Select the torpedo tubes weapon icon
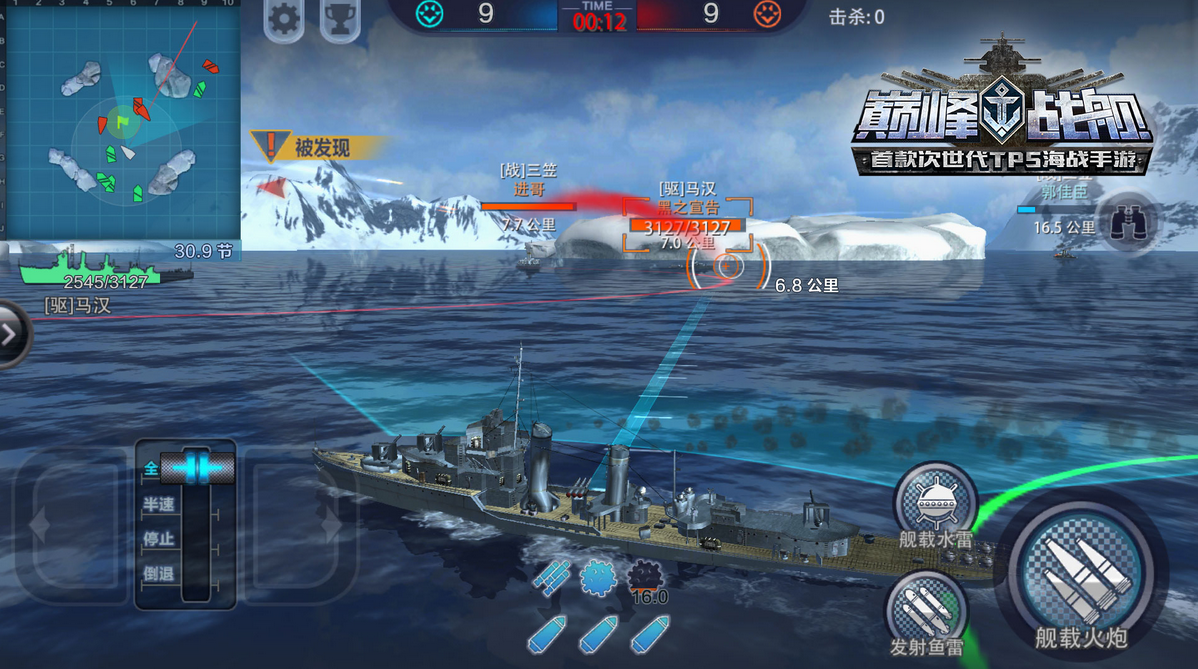Image resolution: width=1198 pixels, height=669 pixels. (551, 576)
